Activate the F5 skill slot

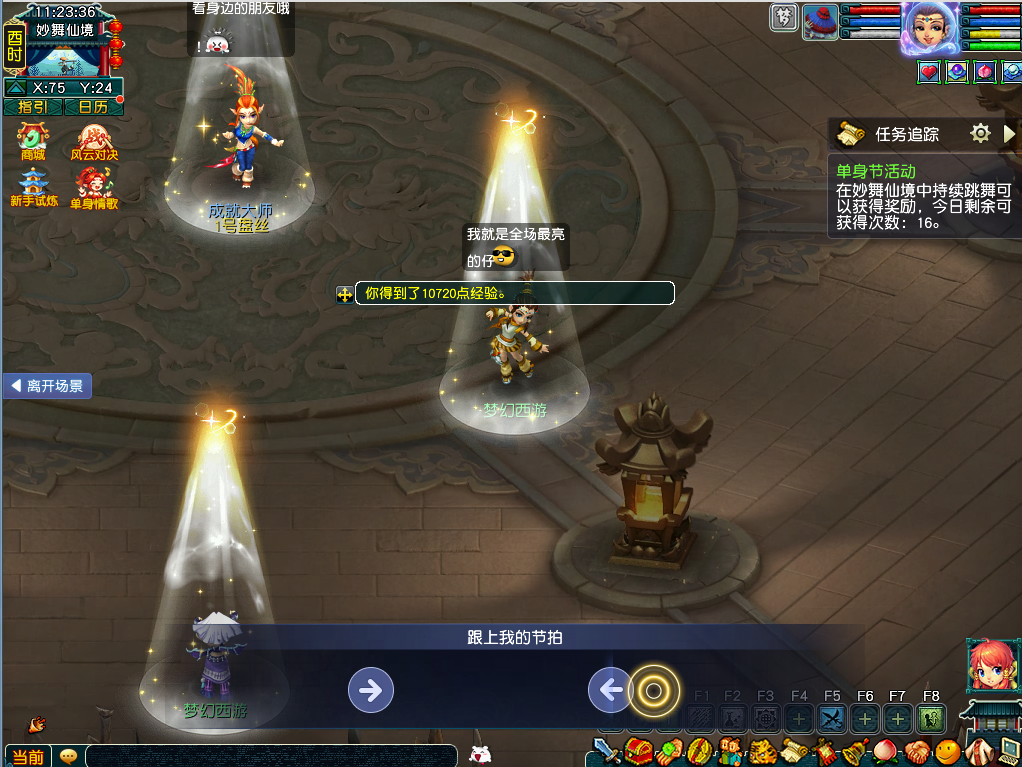(832, 717)
